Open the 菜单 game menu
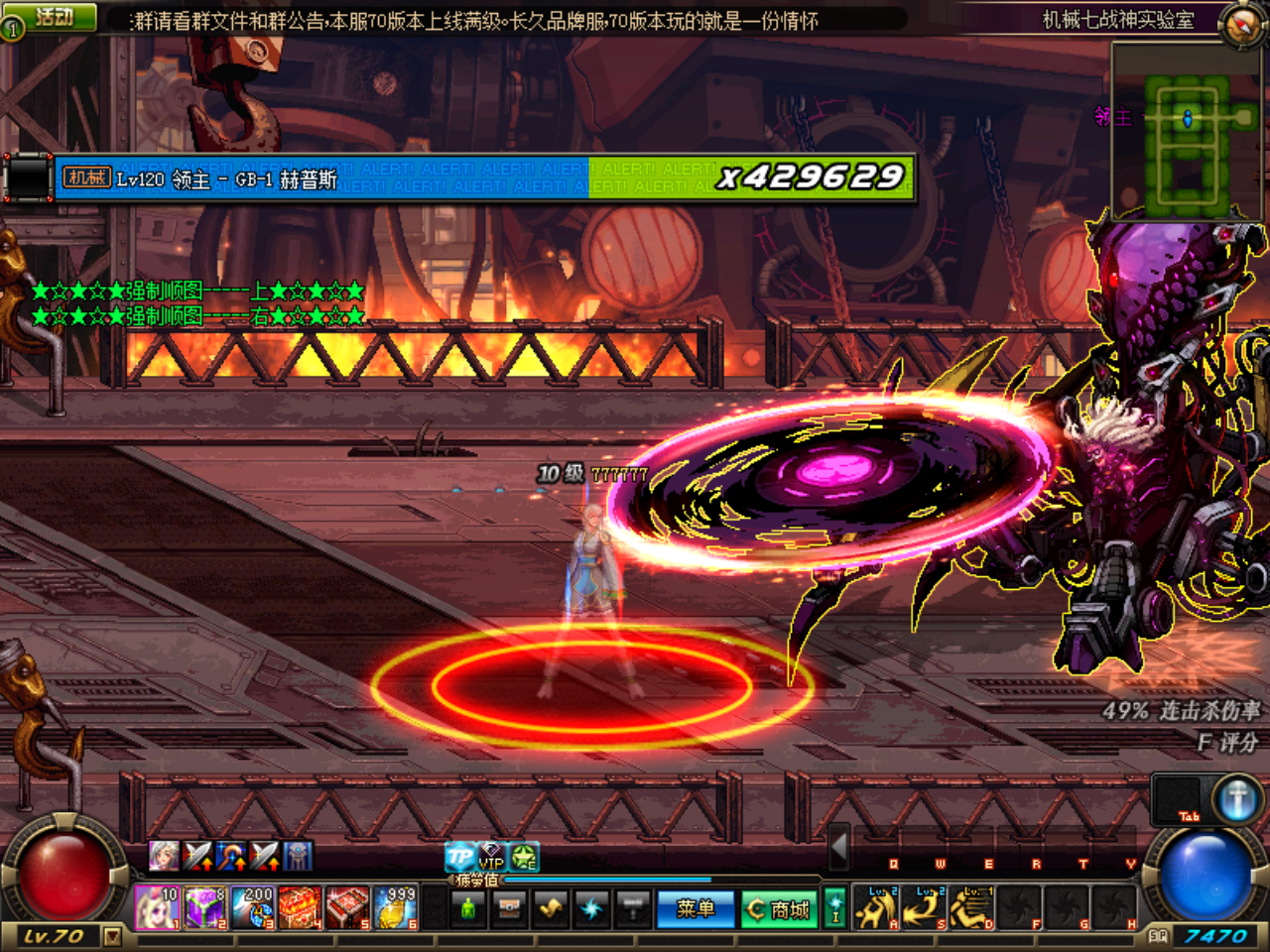Viewport: 1270px width, 952px height. pos(695,907)
